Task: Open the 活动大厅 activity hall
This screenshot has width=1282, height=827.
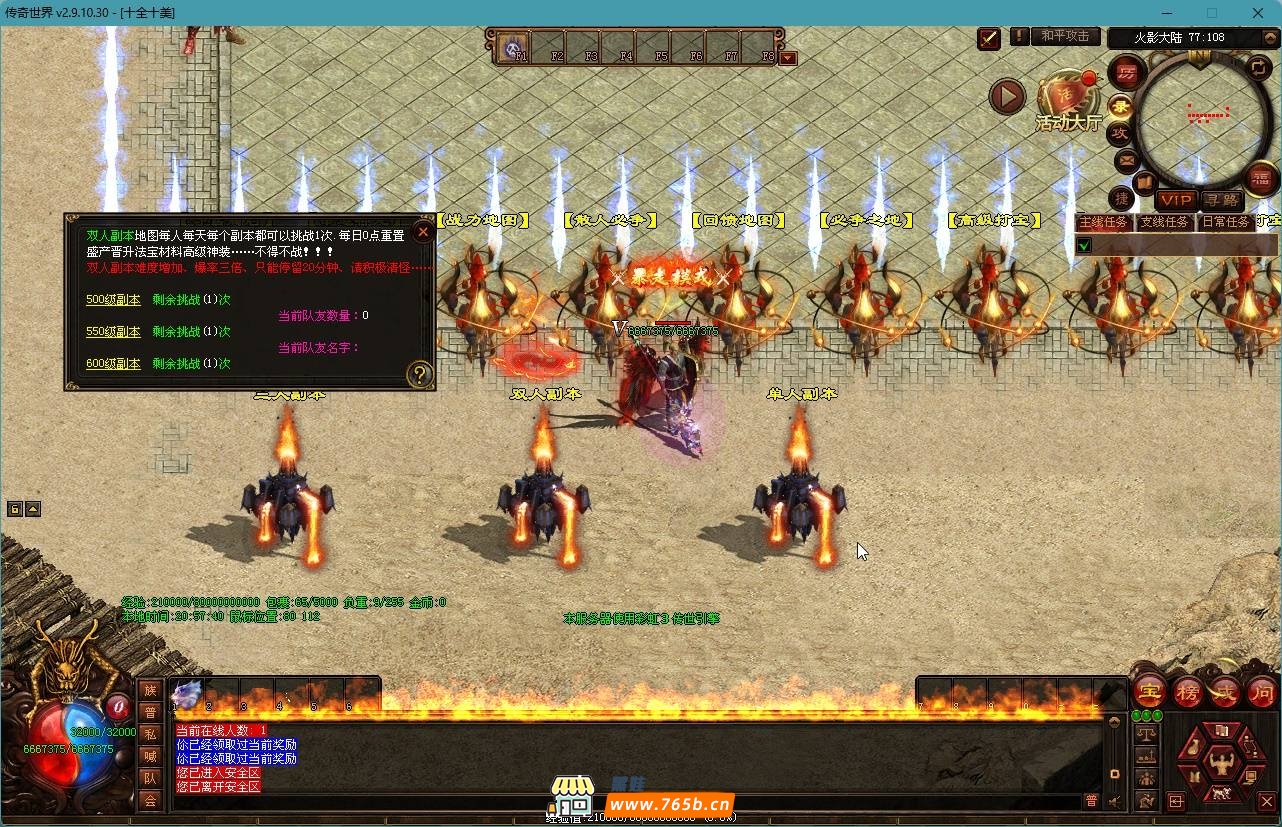Action: coord(1067,104)
